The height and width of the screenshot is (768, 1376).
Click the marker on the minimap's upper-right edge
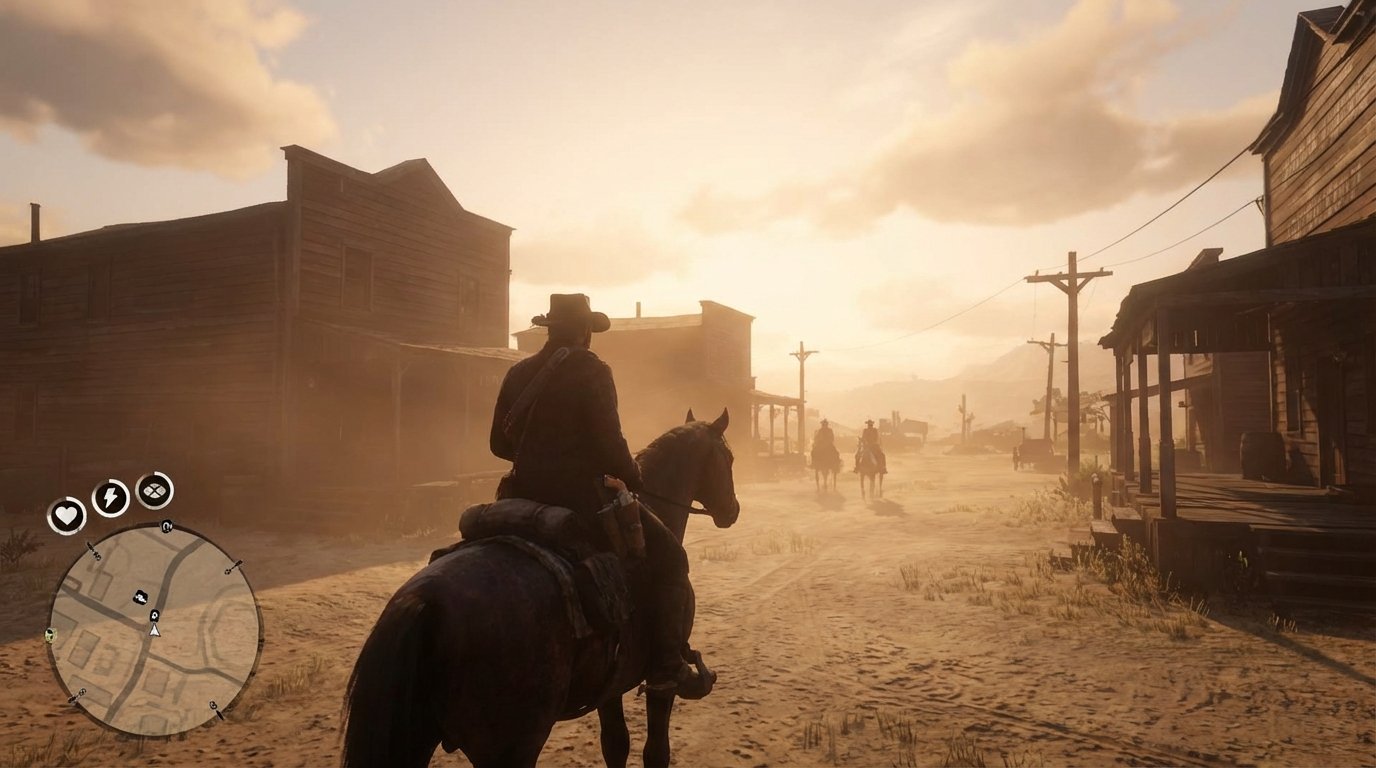(234, 567)
